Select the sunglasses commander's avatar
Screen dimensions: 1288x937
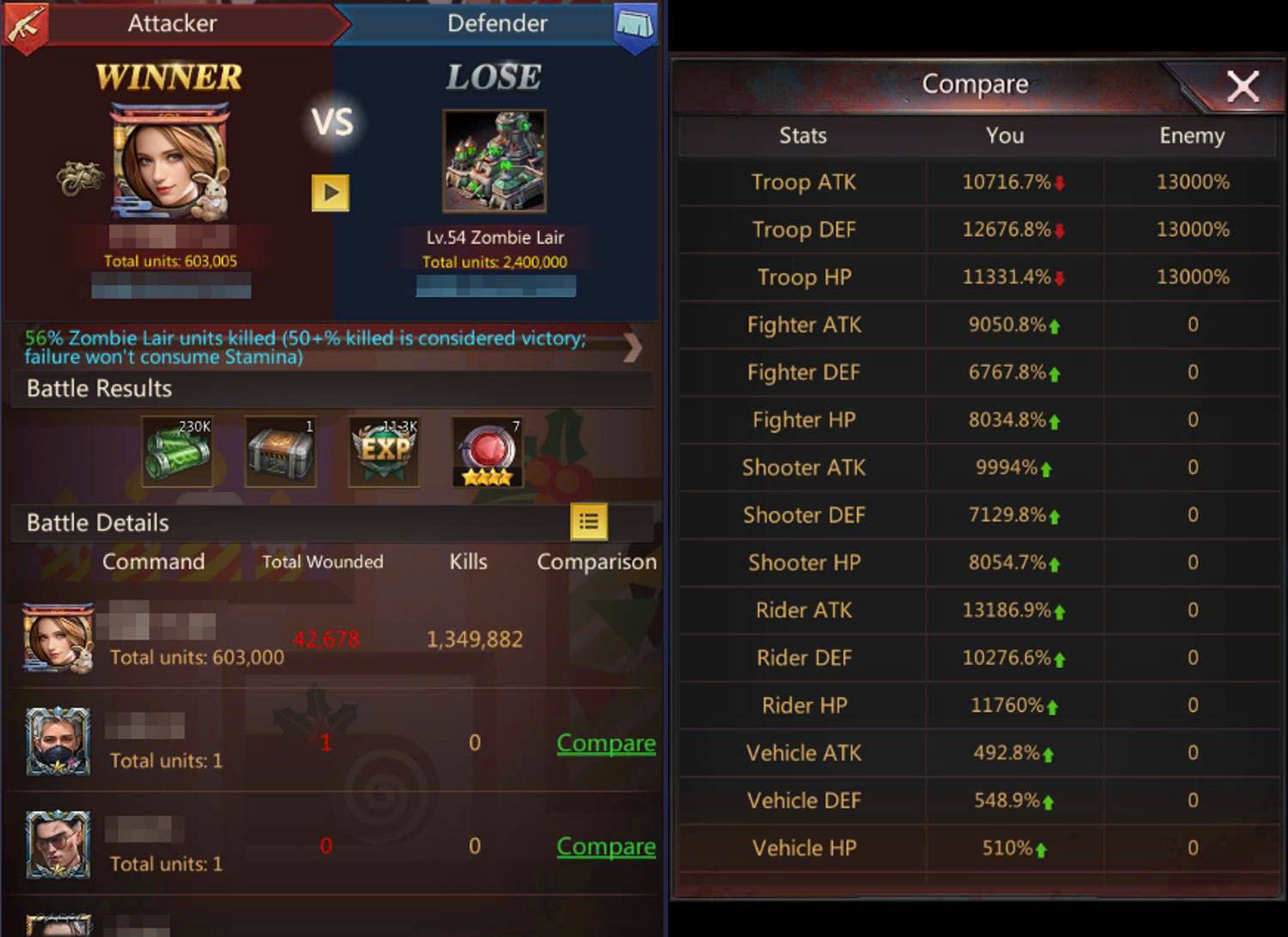[x=58, y=844]
